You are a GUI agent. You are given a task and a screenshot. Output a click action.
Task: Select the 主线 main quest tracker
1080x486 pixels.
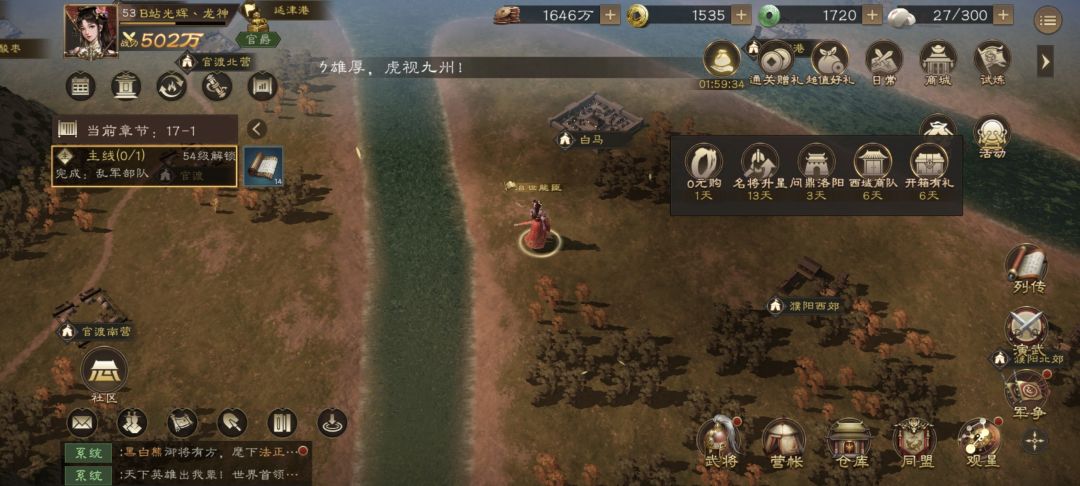[144, 166]
